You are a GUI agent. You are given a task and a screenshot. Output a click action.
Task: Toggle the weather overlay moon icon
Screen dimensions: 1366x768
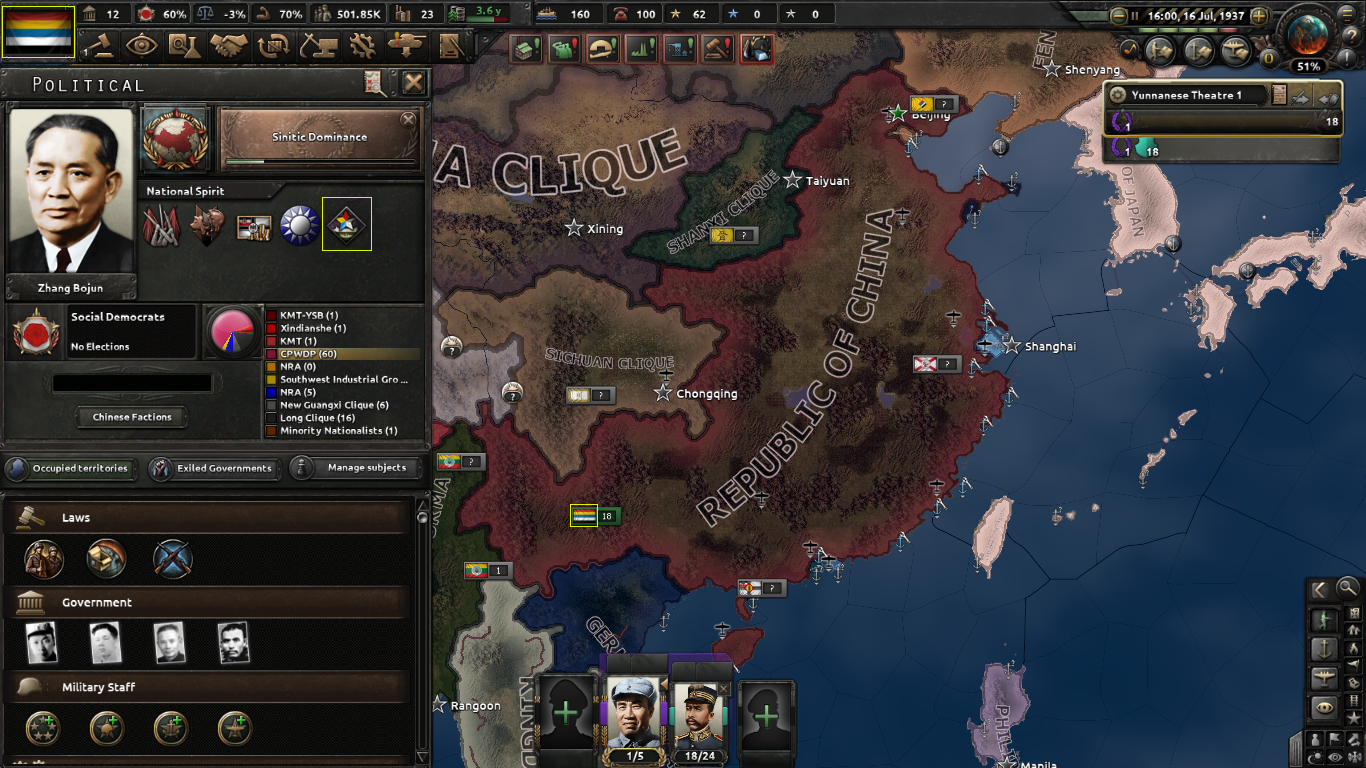click(x=1313, y=756)
